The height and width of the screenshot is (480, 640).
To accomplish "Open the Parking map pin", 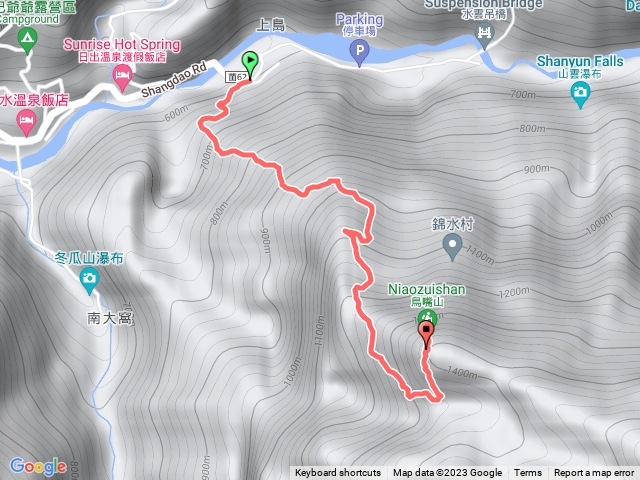I will [359, 57].
